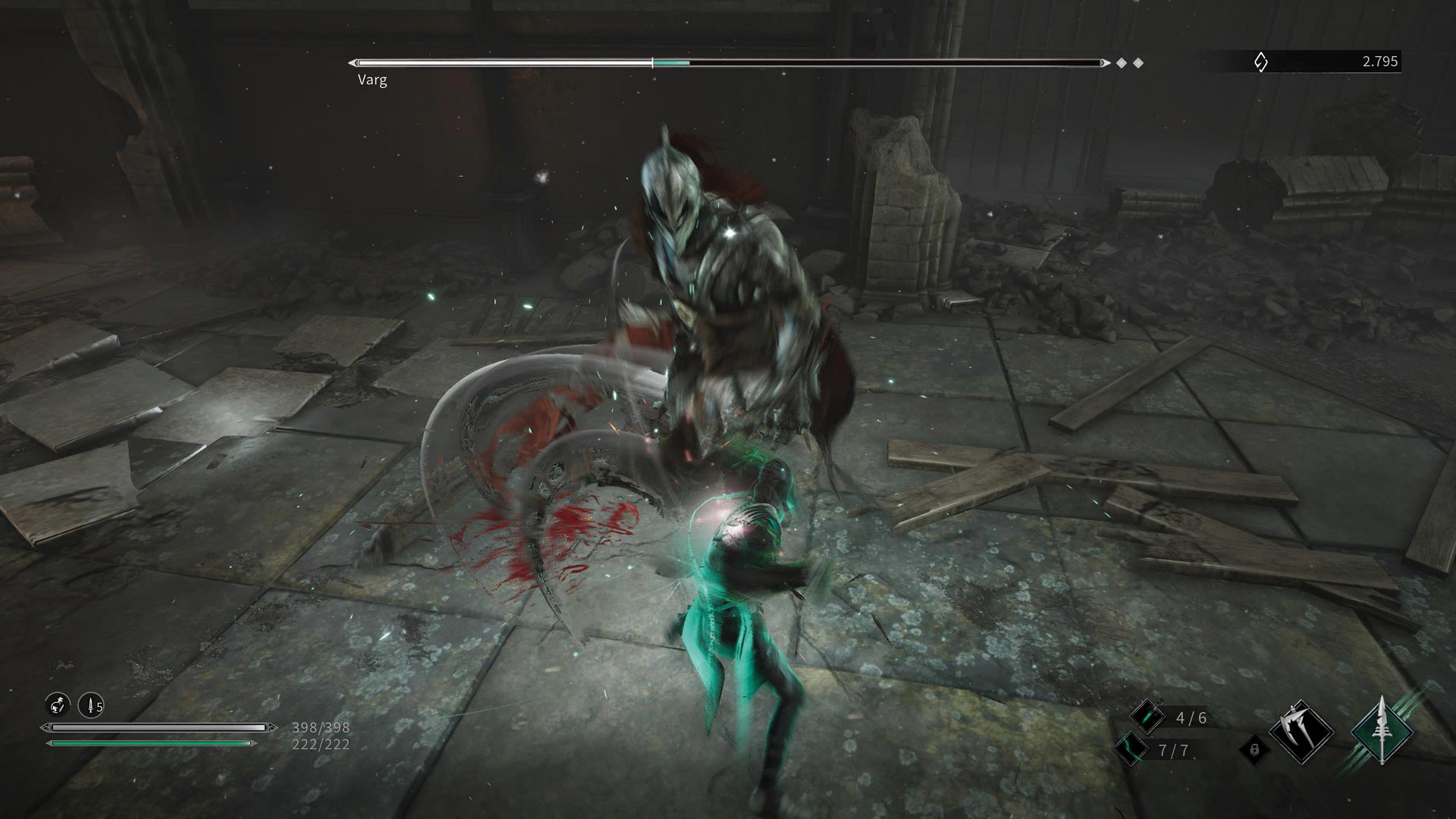Click the small lock icon near weapon slots
The image size is (1456, 819).
(x=1254, y=750)
